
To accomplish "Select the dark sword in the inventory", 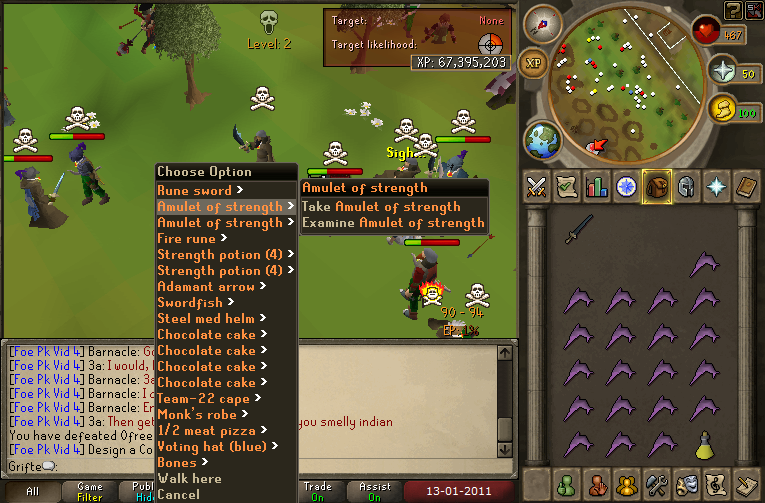I will click(x=577, y=230).
